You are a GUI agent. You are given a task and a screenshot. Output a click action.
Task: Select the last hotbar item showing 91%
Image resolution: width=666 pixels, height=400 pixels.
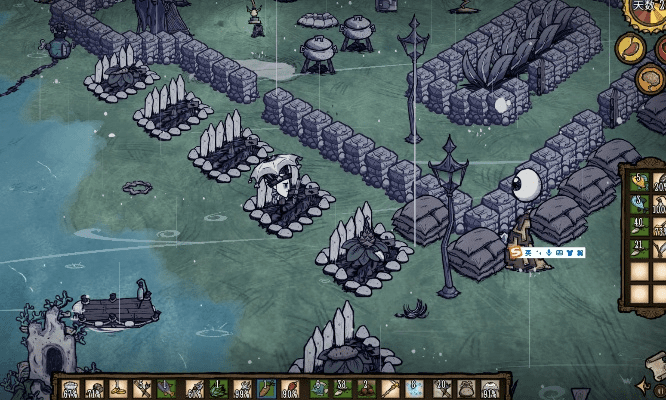click(x=491, y=389)
